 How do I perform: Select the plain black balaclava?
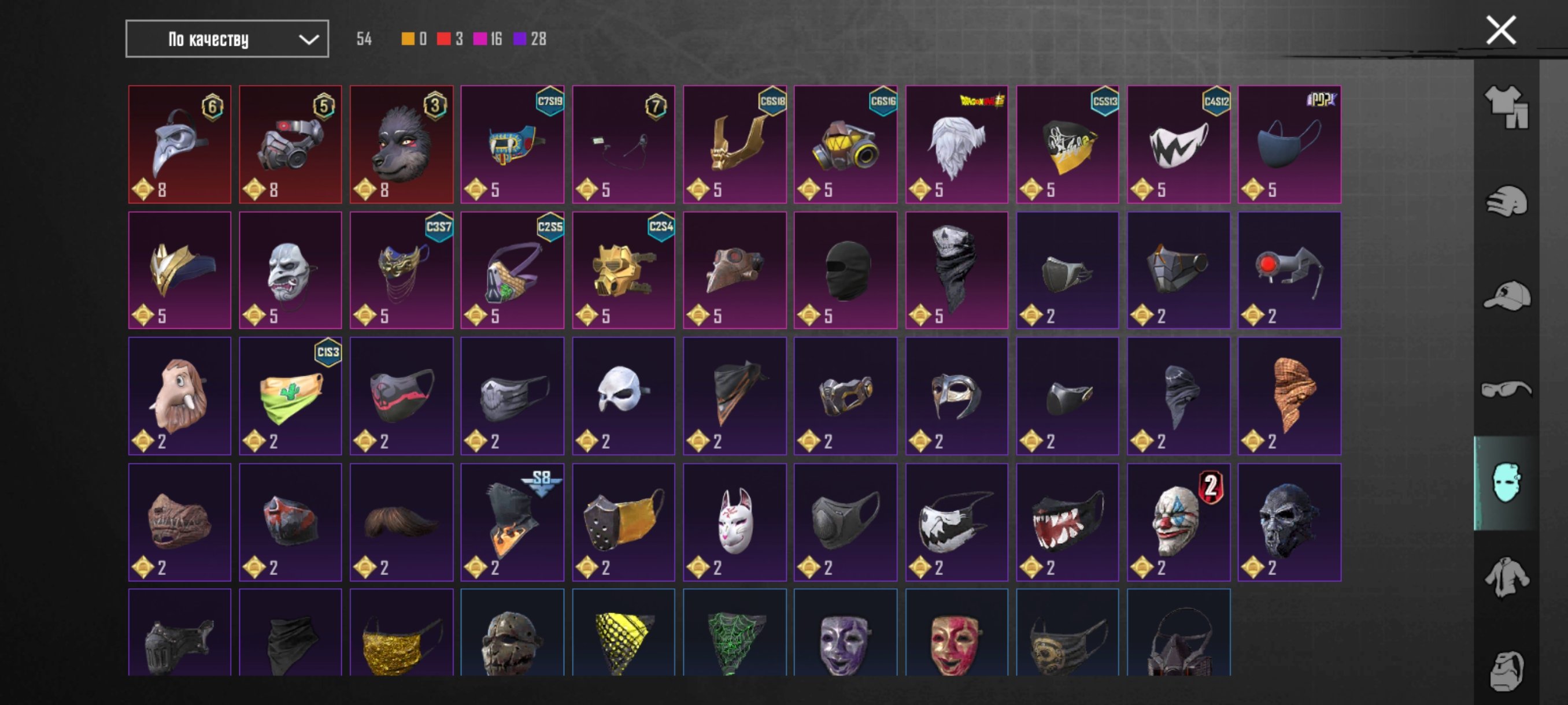pos(845,270)
